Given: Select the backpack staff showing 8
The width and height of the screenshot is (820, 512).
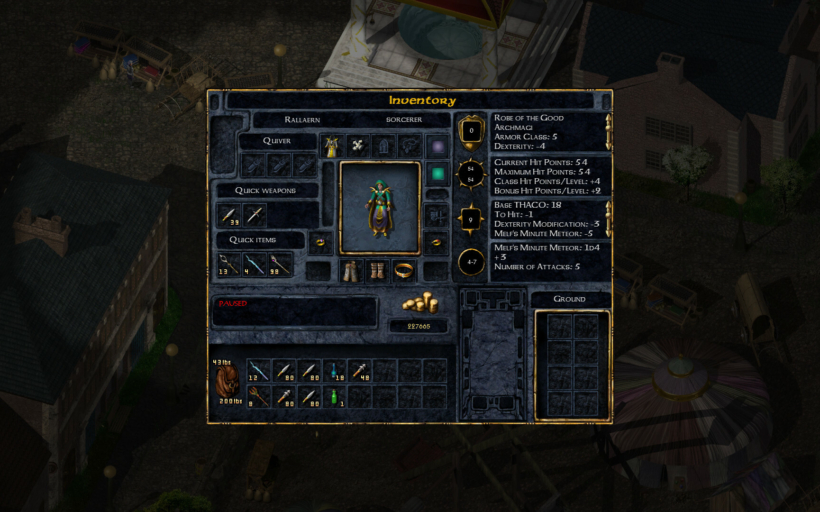Looking at the screenshot, I should 258,397.
